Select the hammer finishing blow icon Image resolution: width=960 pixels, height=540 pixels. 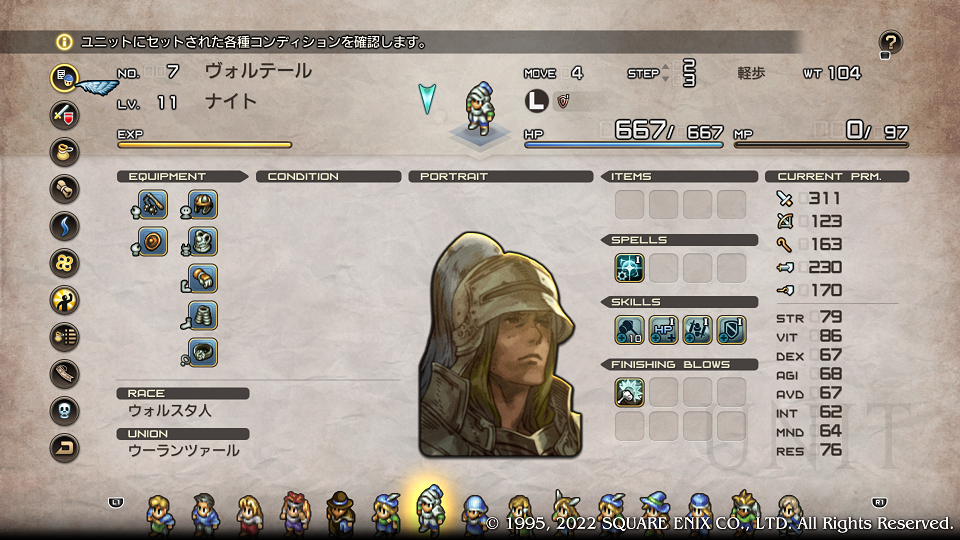point(630,392)
